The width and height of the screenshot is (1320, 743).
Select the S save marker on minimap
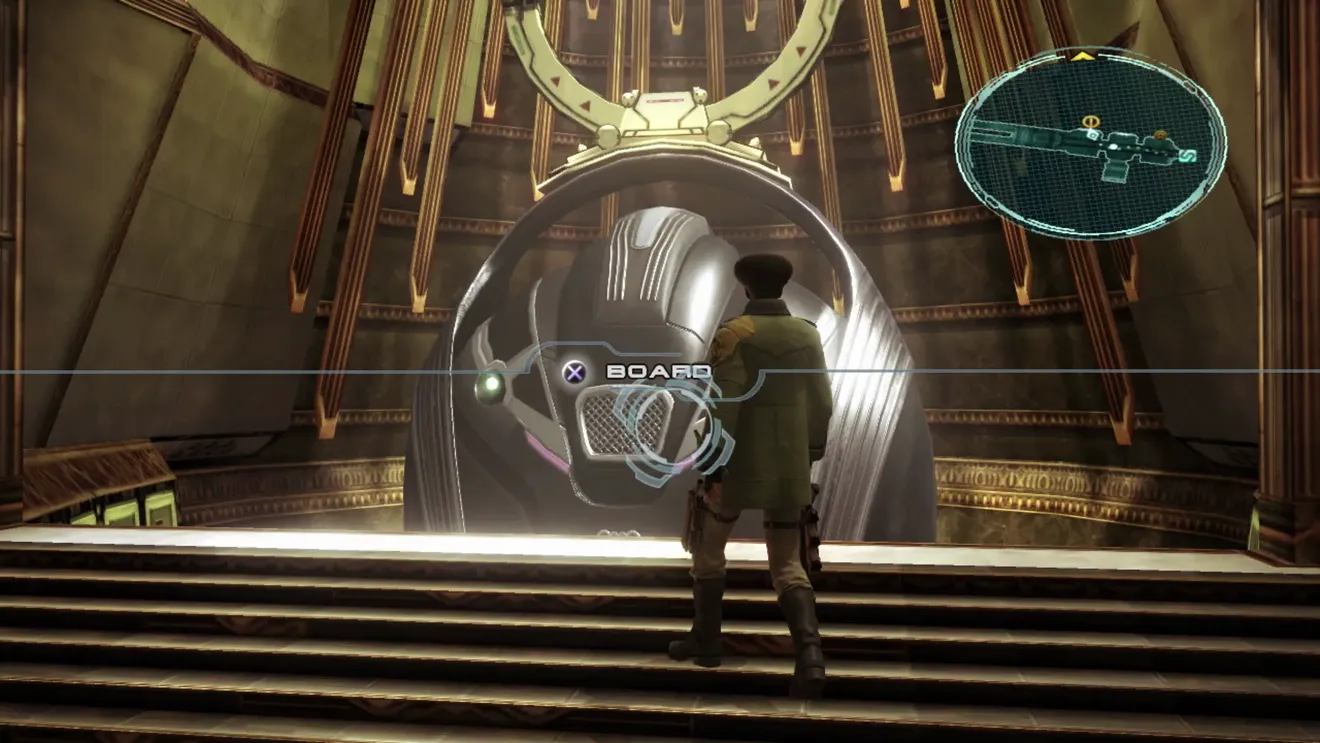pos(1190,155)
